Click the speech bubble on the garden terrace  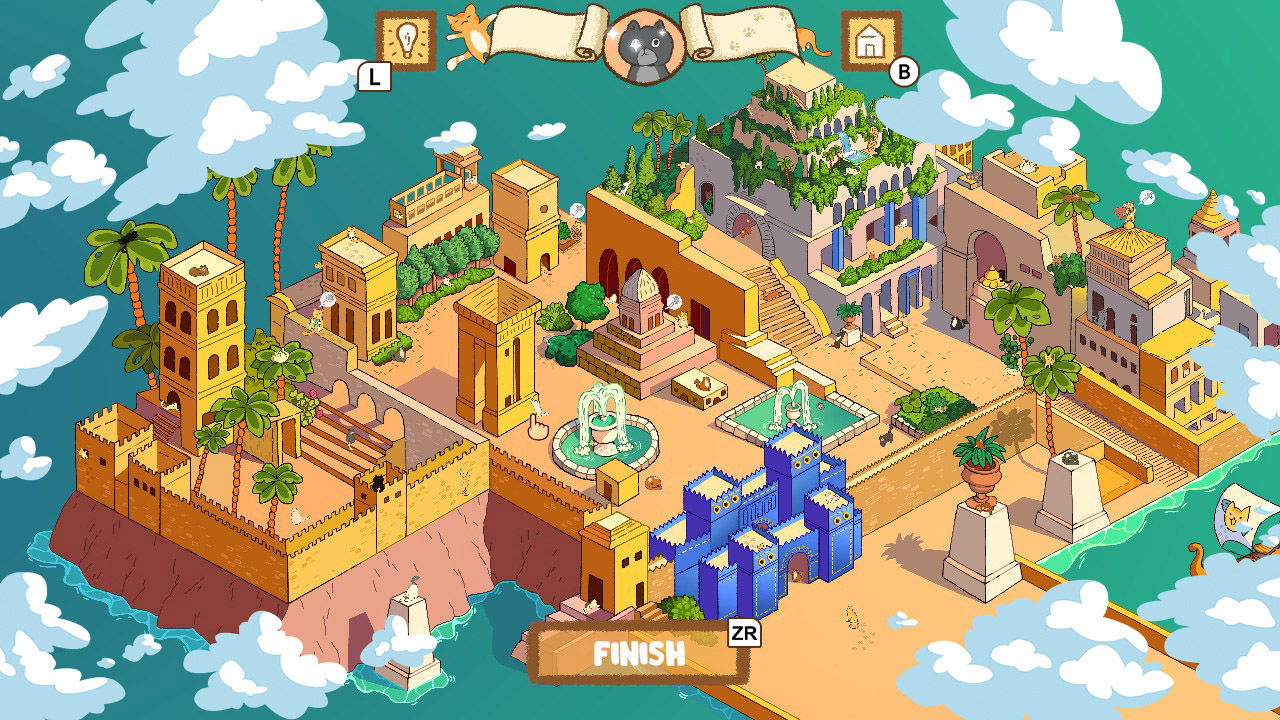click(x=576, y=207)
